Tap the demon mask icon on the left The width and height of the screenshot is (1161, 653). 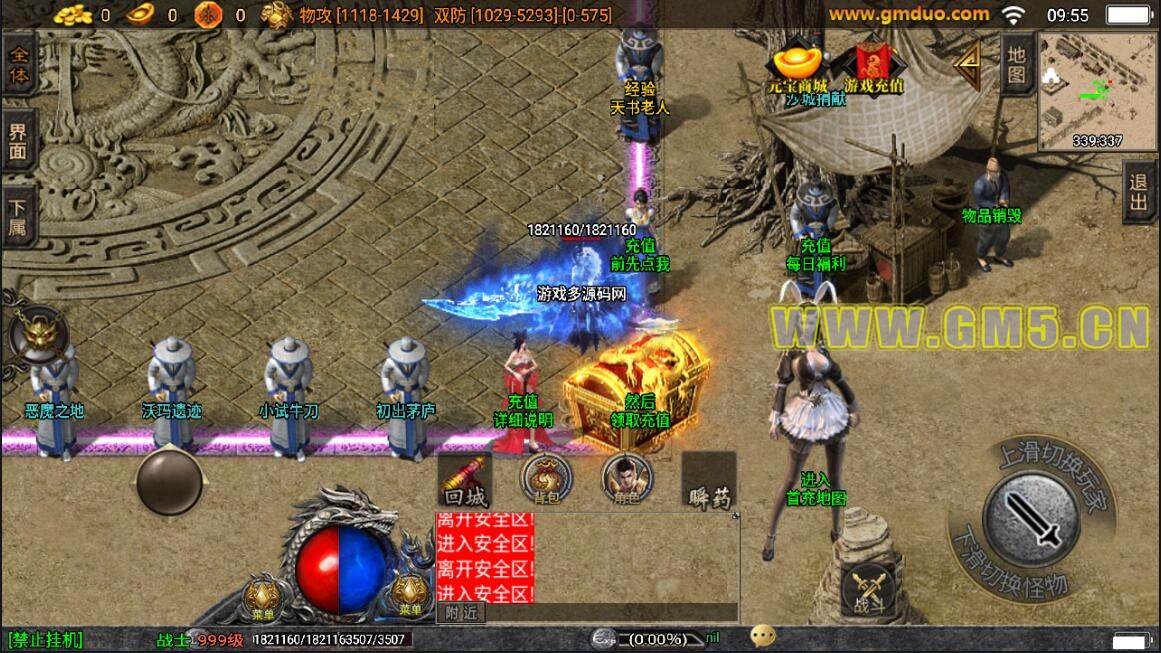[39, 335]
